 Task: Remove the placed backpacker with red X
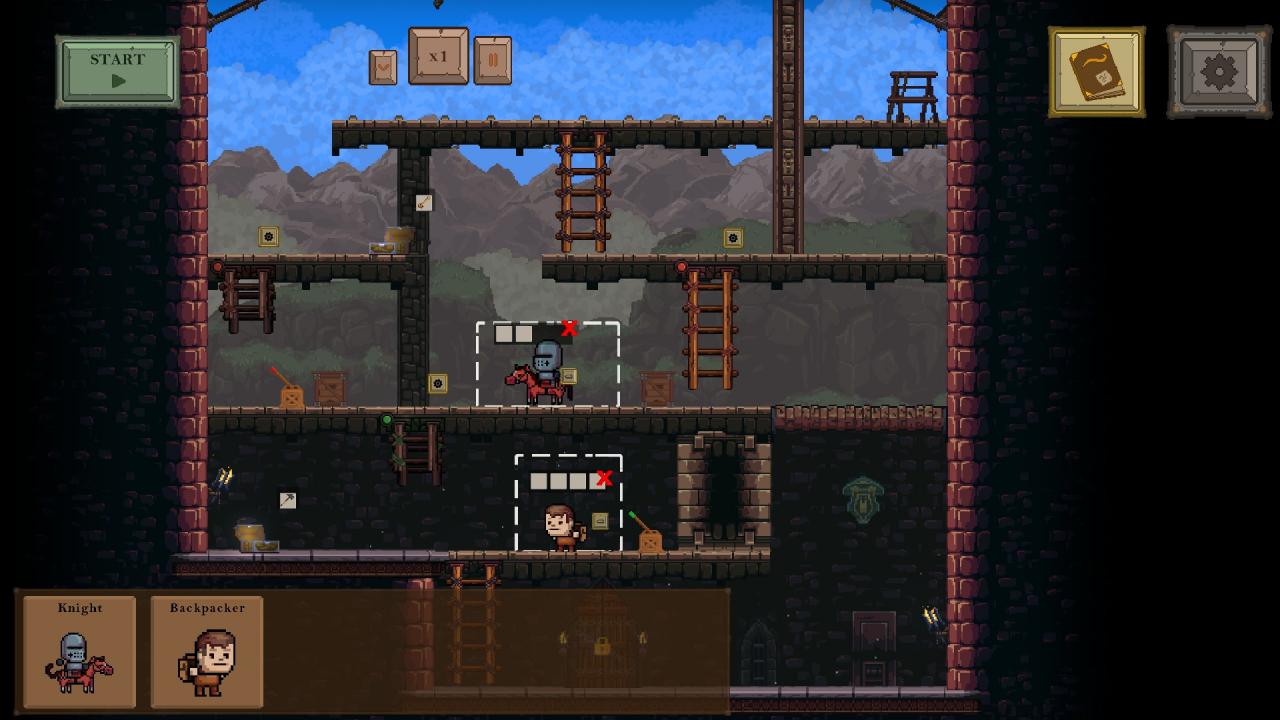click(604, 479)
